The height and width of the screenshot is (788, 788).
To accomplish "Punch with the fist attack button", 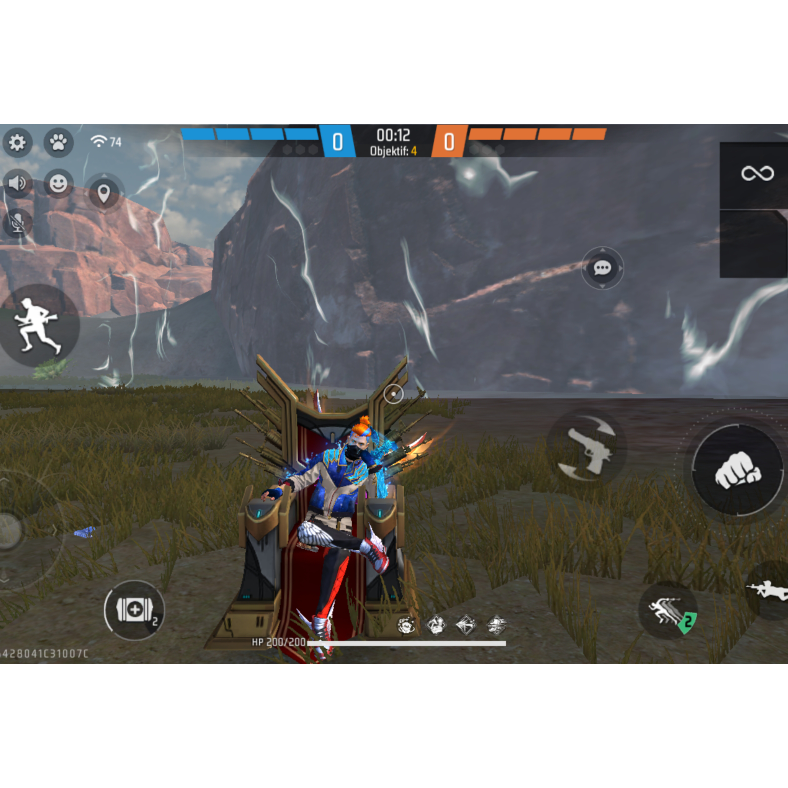I will [738, 468].
